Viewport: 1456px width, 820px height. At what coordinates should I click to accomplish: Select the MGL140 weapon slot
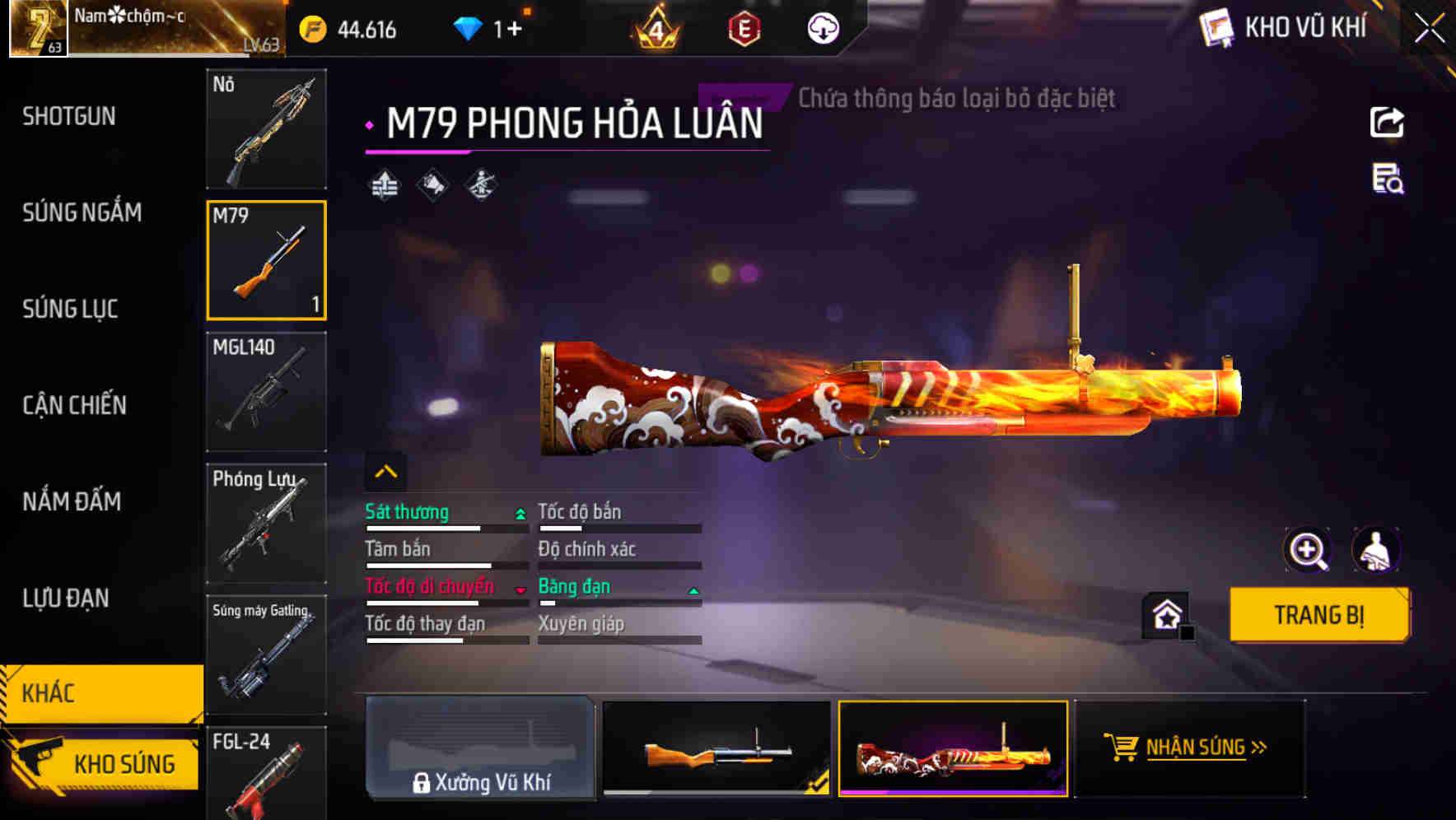(x=266, y=393)
